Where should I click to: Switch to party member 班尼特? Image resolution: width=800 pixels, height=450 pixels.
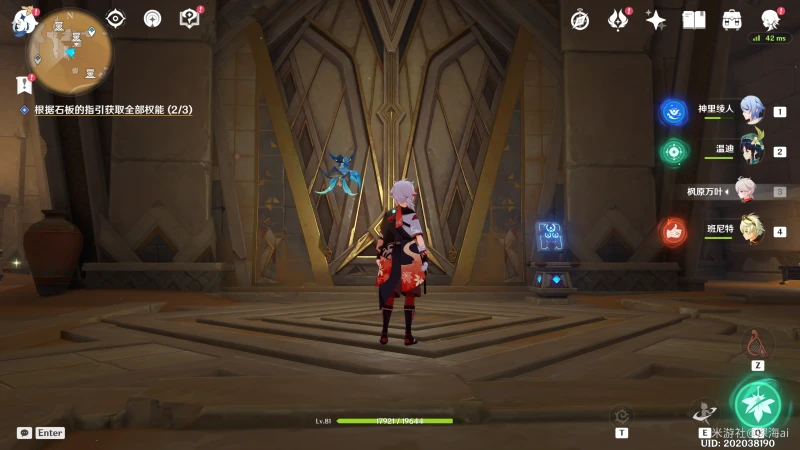(x=751, y=230)
